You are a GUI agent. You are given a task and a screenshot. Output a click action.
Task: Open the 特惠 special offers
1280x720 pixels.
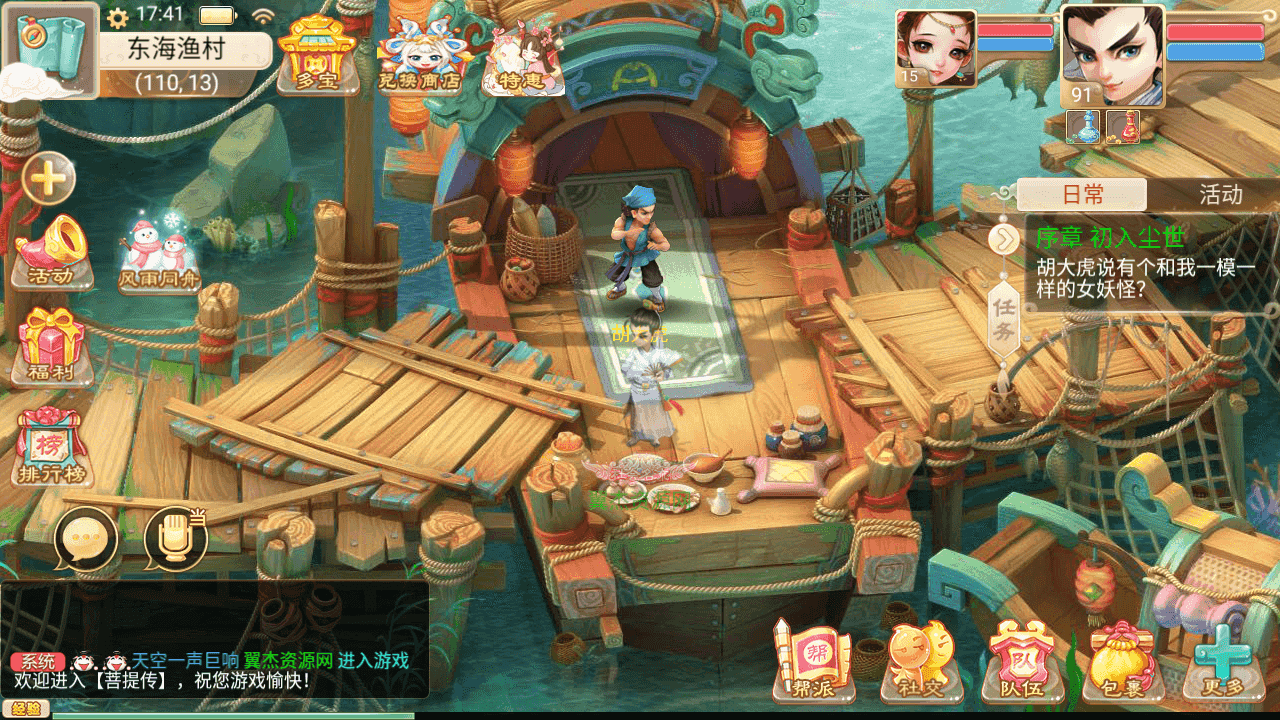click(x=522, y=60)
